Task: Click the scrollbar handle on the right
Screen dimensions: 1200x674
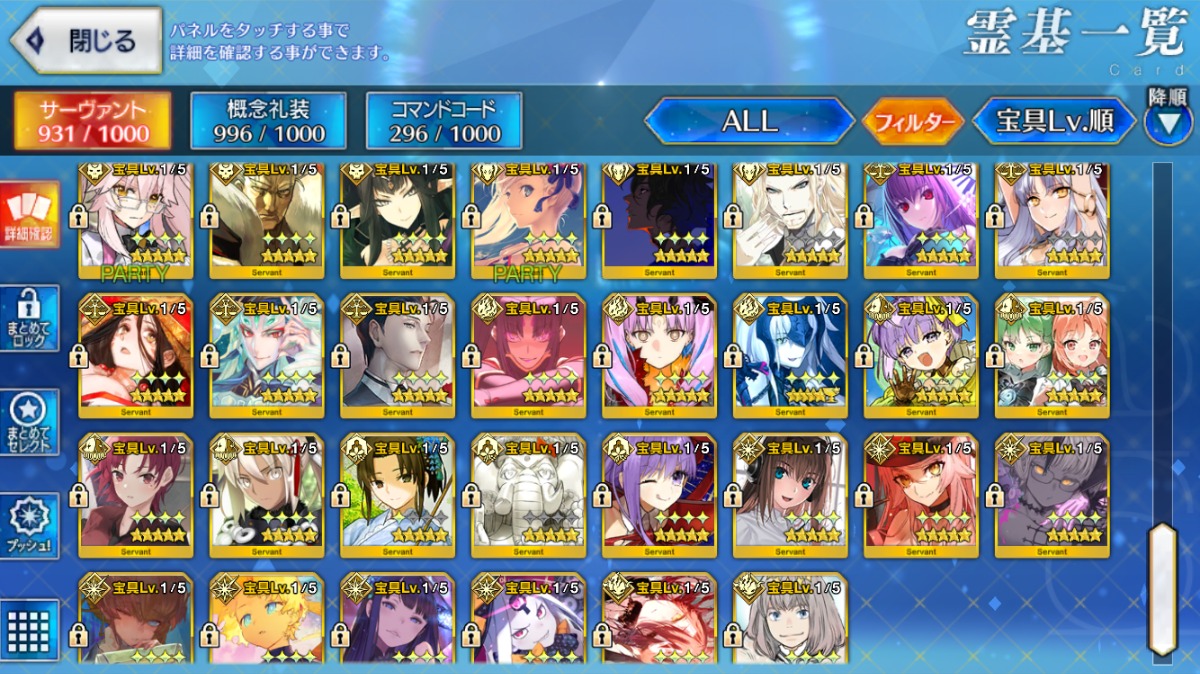Action: pyautogui.click(x=1162, y=588)
